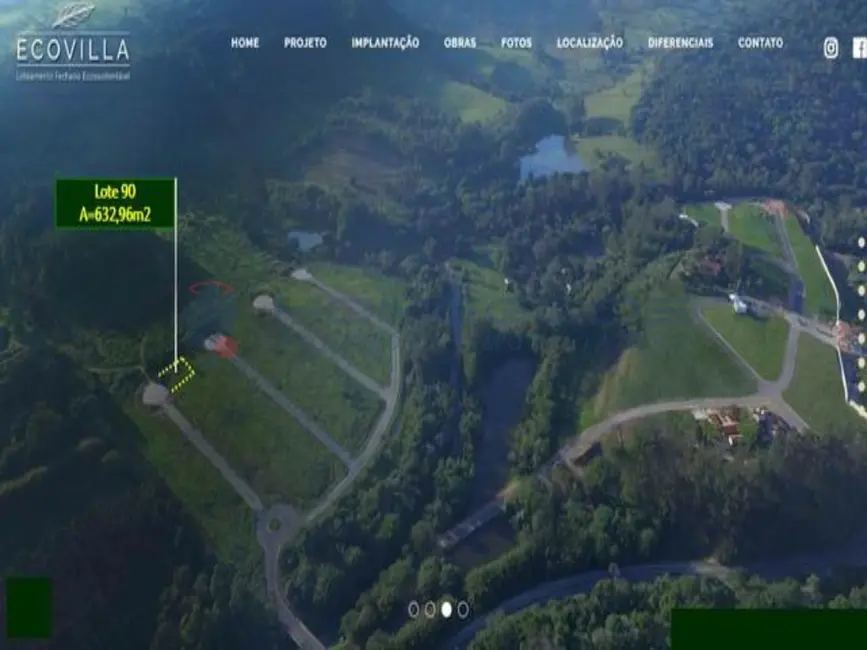Show the Fotos gallery

click(x=516, y=43)
